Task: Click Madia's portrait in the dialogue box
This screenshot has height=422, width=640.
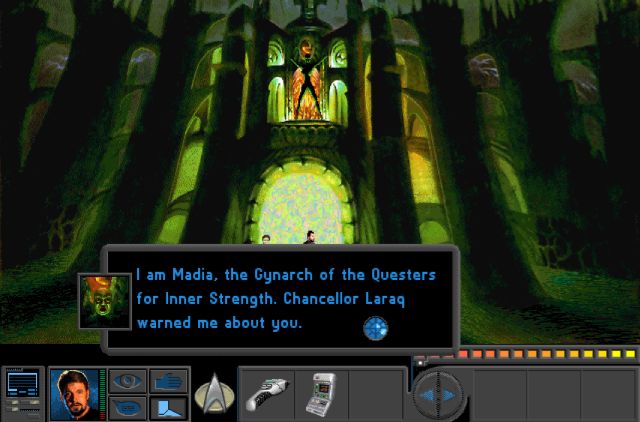Action: click(104, 300)
